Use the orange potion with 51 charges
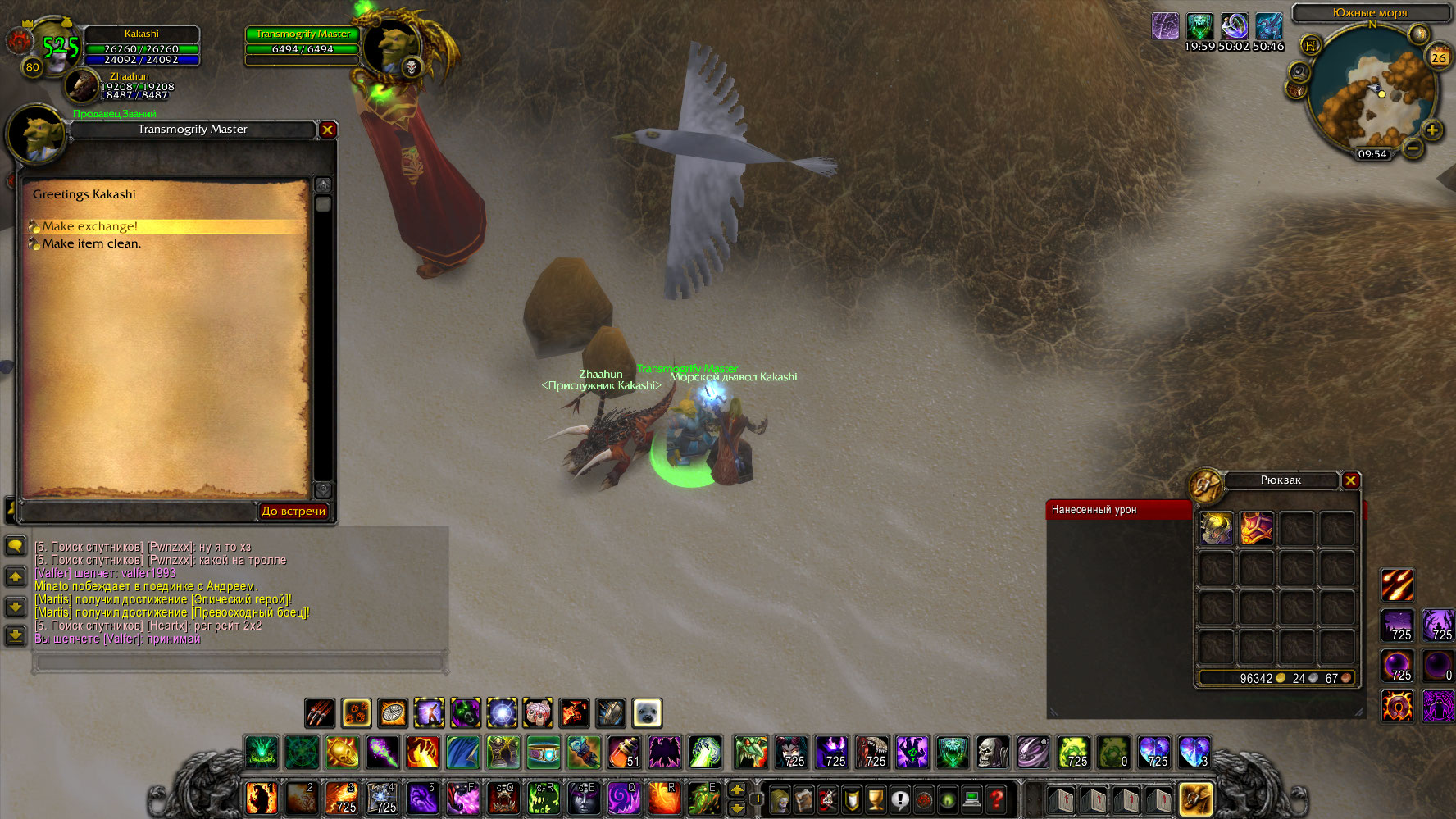Image resolution: width=1456 pixels, height=819 pixels. [624, 752]
